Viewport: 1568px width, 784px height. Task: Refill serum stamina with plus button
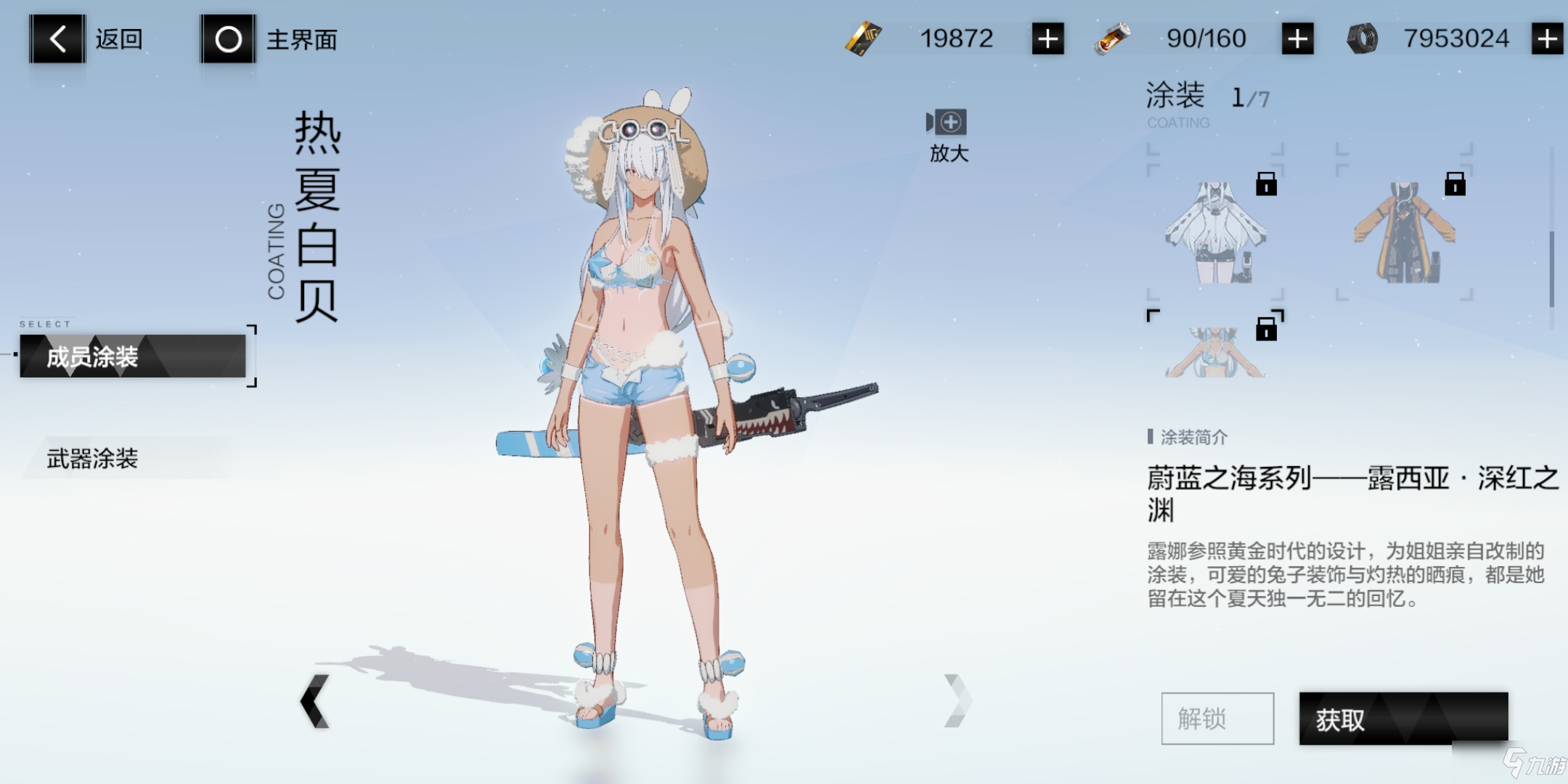tap(1297, 38)
